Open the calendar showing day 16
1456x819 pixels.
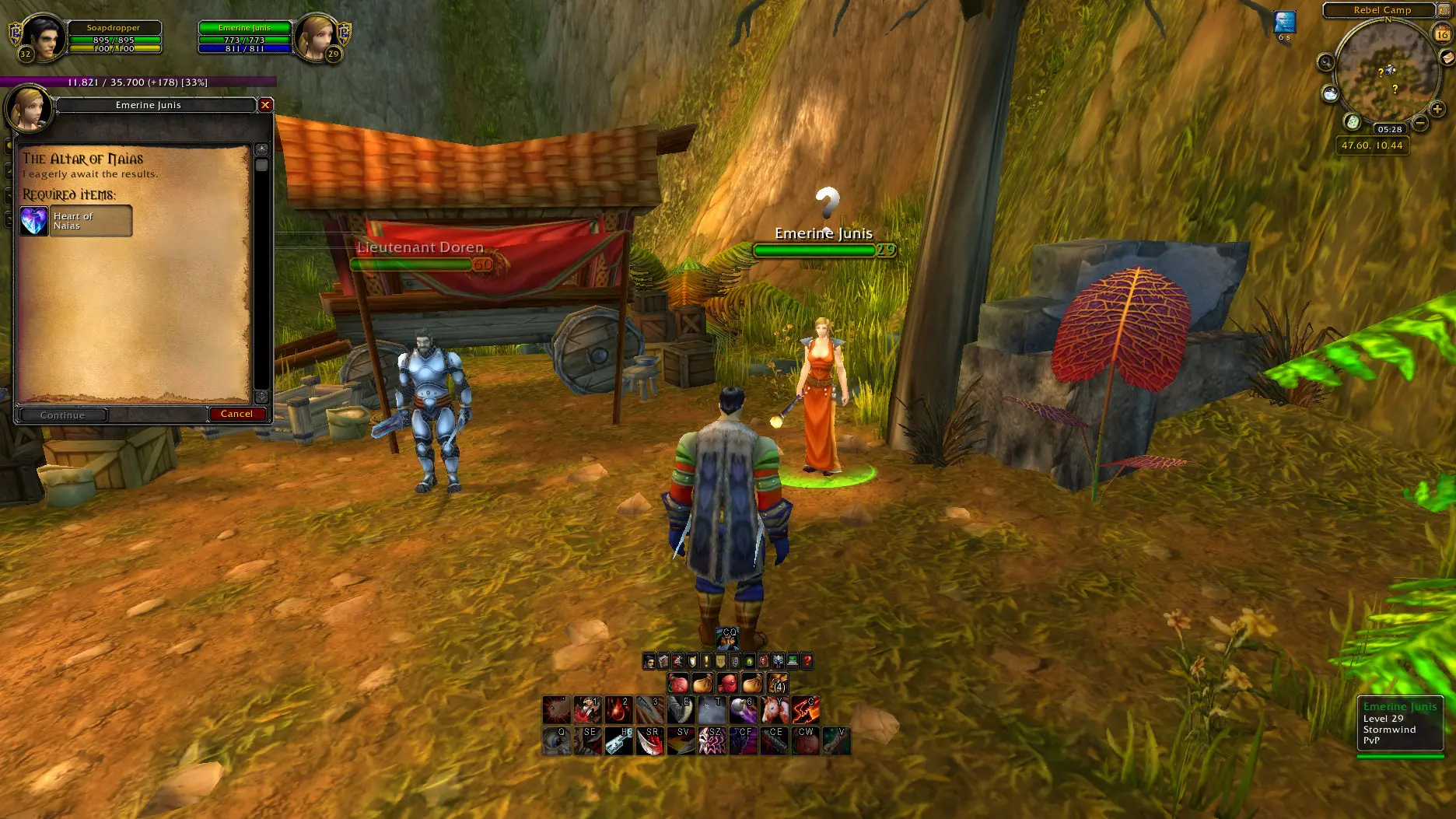[1442, 33]
